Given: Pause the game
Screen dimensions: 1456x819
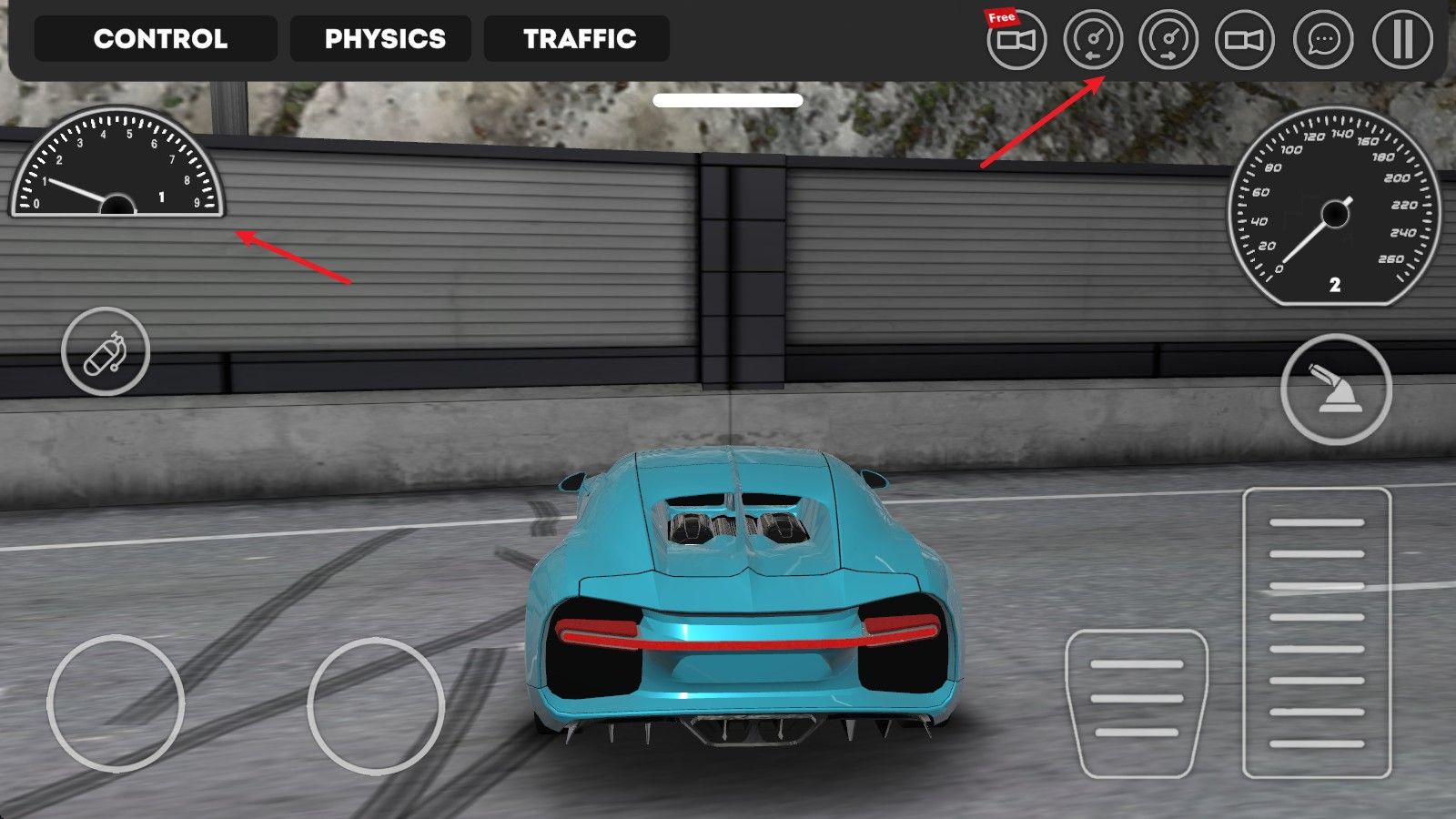Looking at the screenshot, I should pos(1401,40).
